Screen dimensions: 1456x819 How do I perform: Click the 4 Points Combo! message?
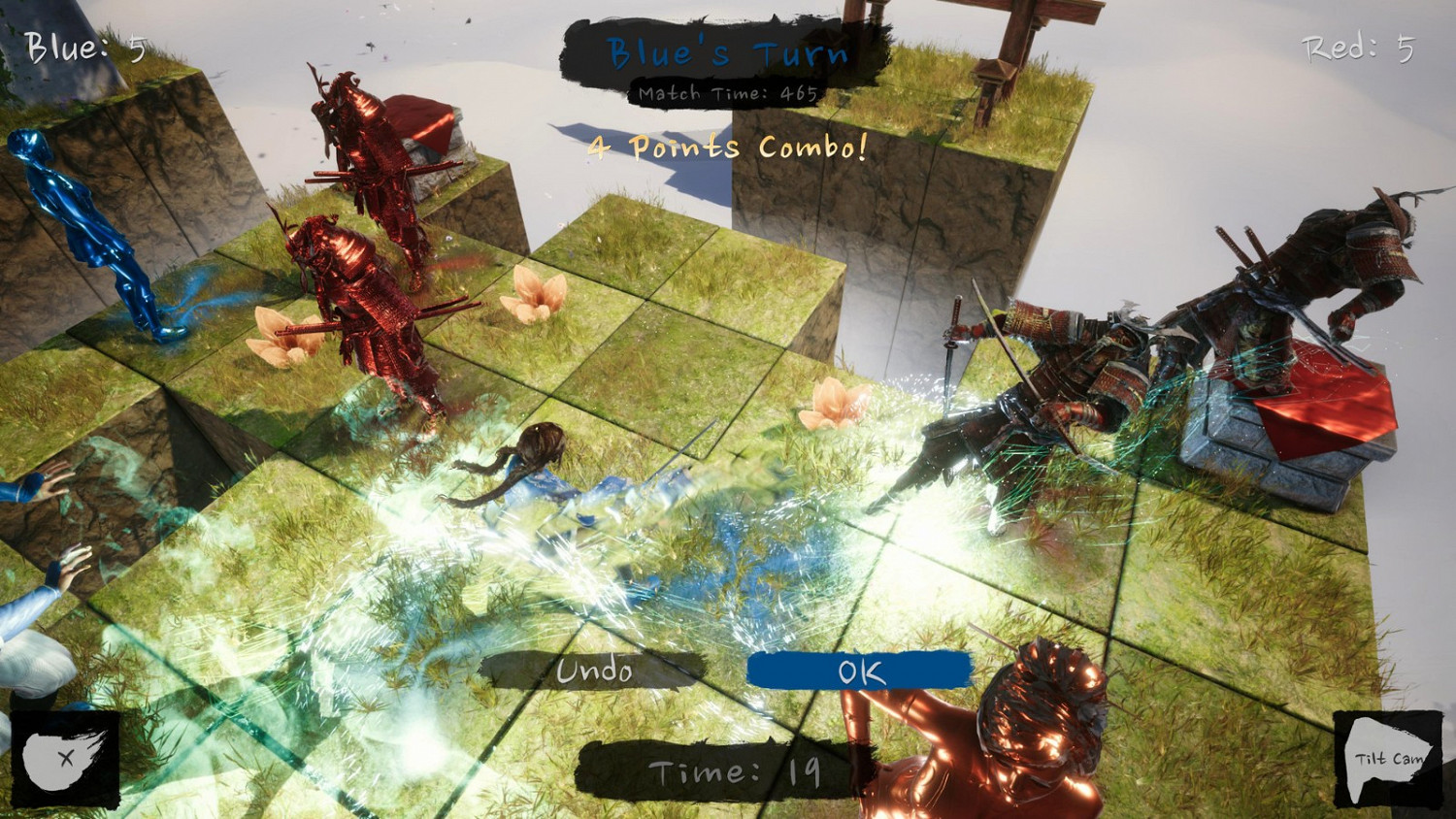[726, 147]
